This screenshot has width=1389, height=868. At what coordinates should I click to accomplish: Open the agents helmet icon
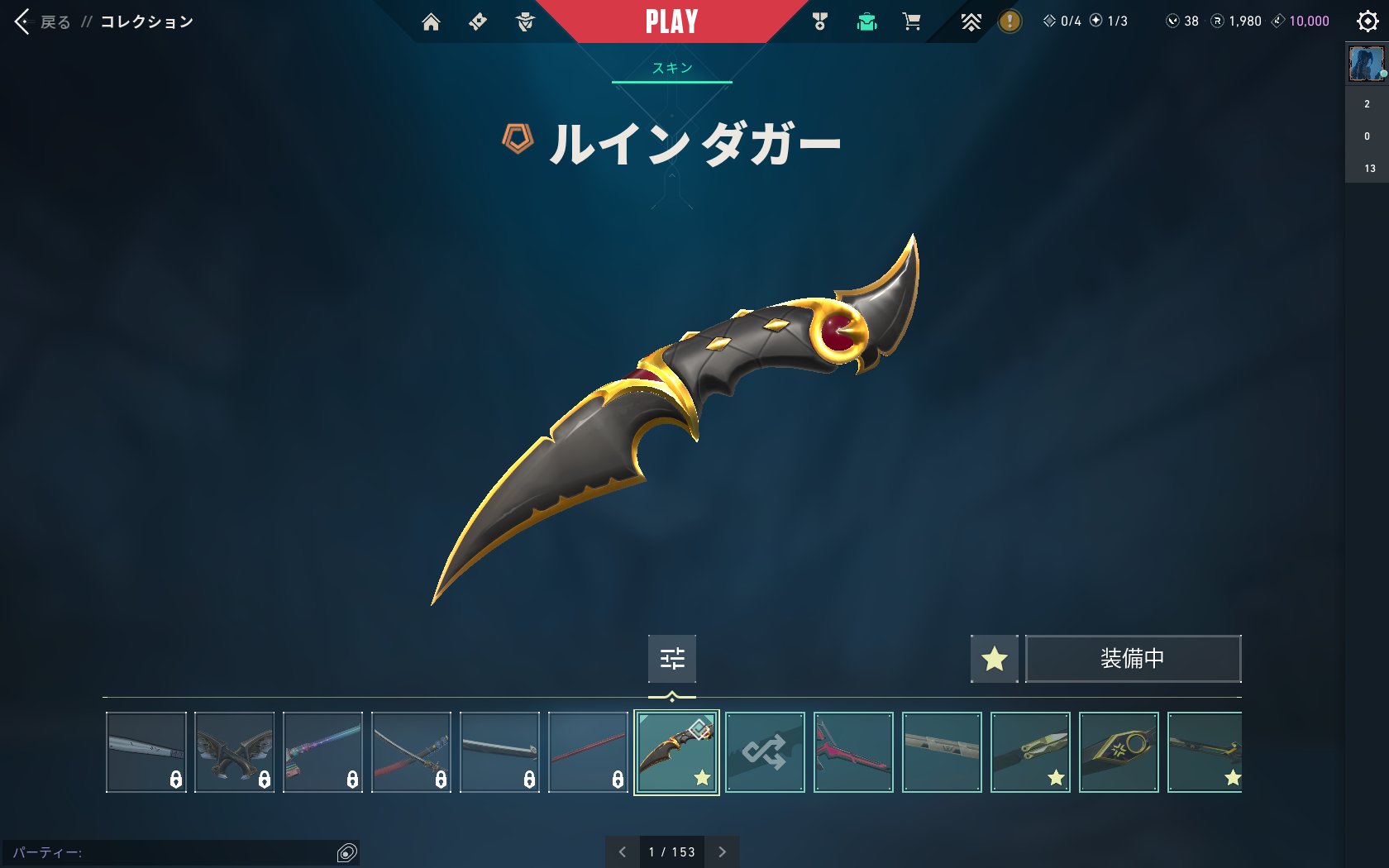pyautogui.click(x=525, y=21)
